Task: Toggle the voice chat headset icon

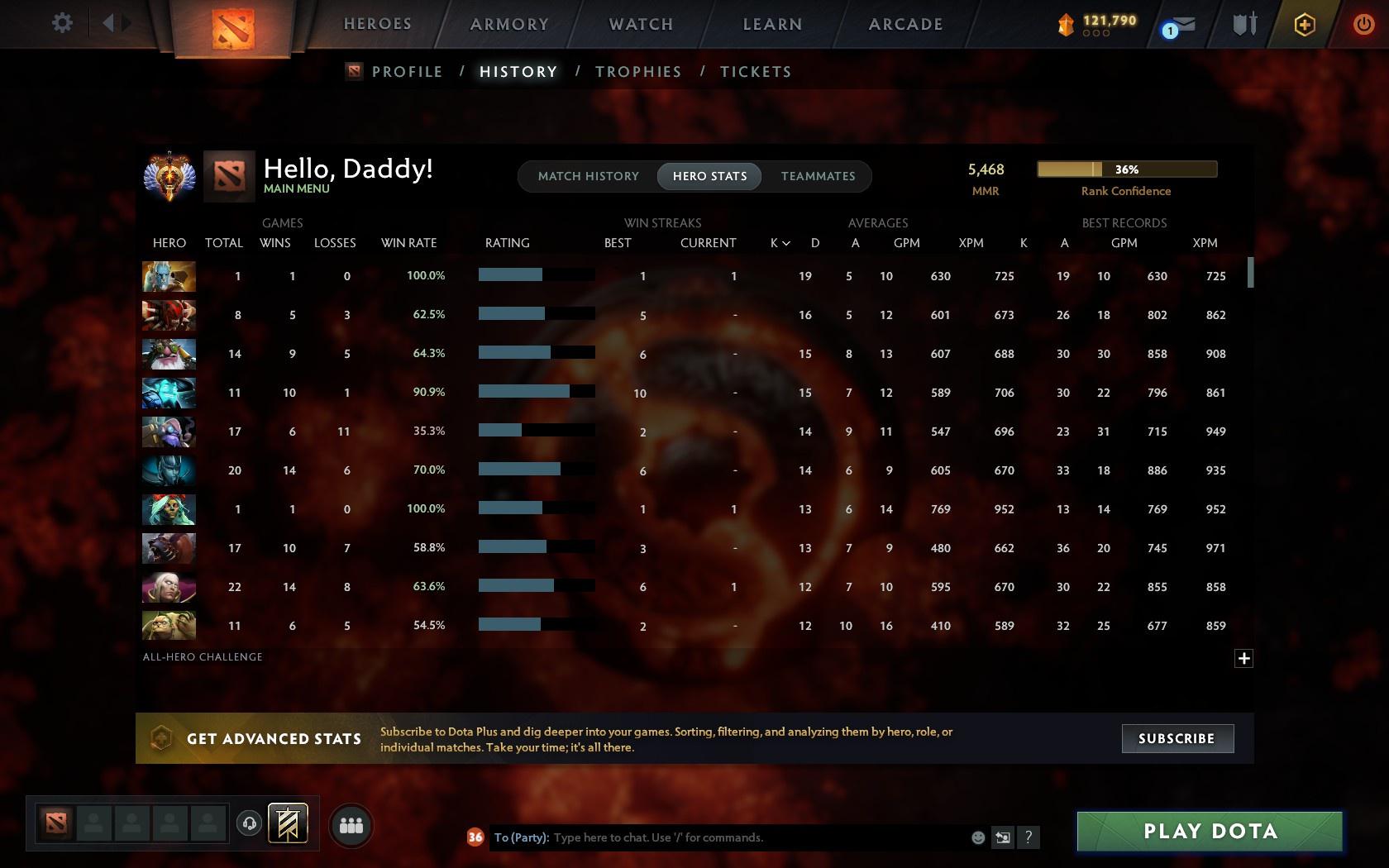Action: (x=251, y=823)
